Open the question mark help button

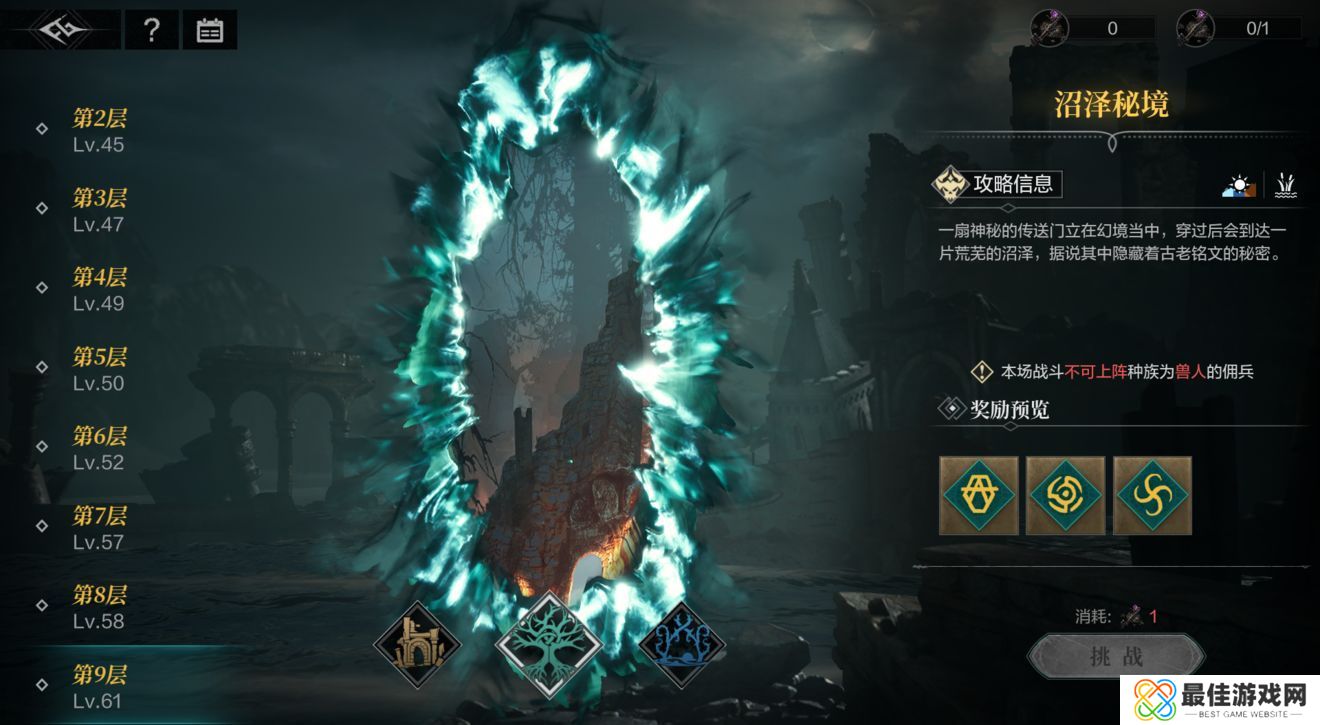[x=151, y=30]
